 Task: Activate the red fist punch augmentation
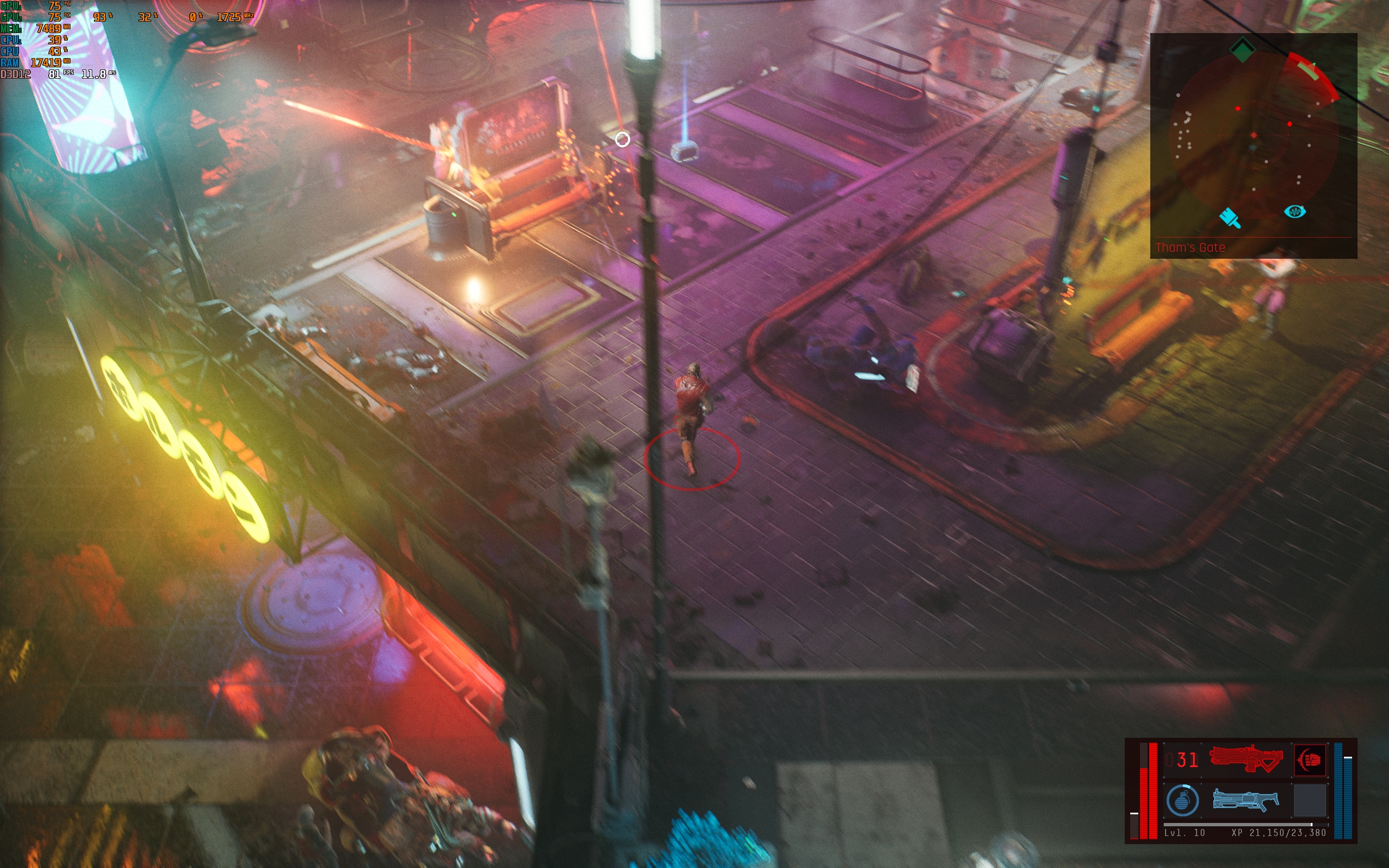click(1310, 759)
